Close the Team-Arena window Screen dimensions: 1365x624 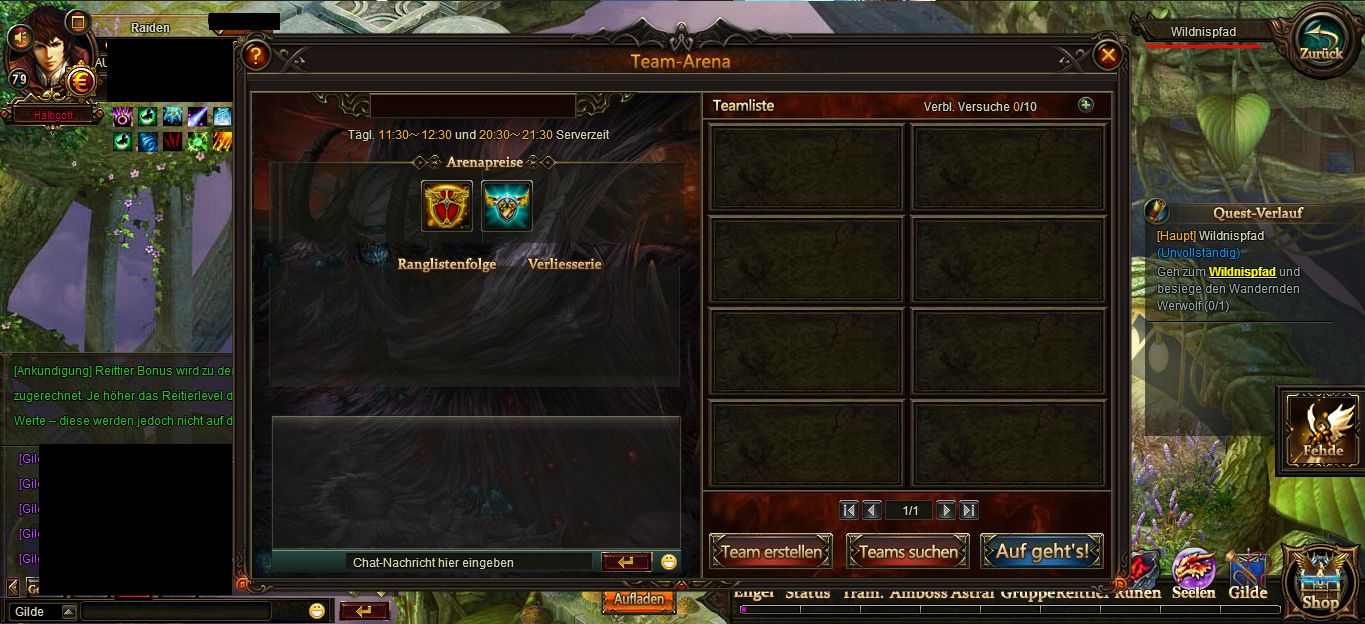[x=1107, y=56]
